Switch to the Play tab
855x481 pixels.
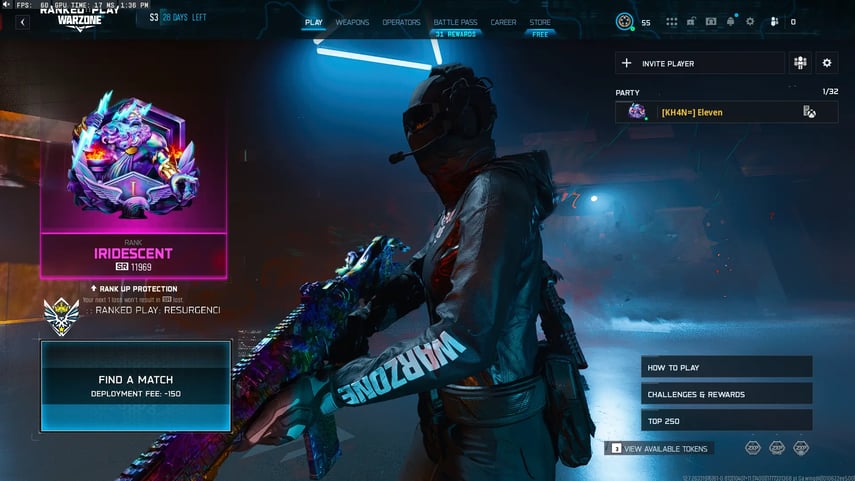pos(314,22)
